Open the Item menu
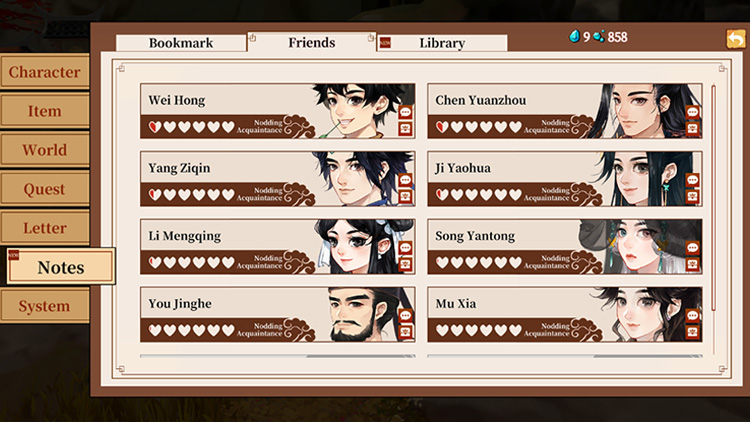Image resolution: width=750 pixels, height=422 pixels. [x=44, y=111]
